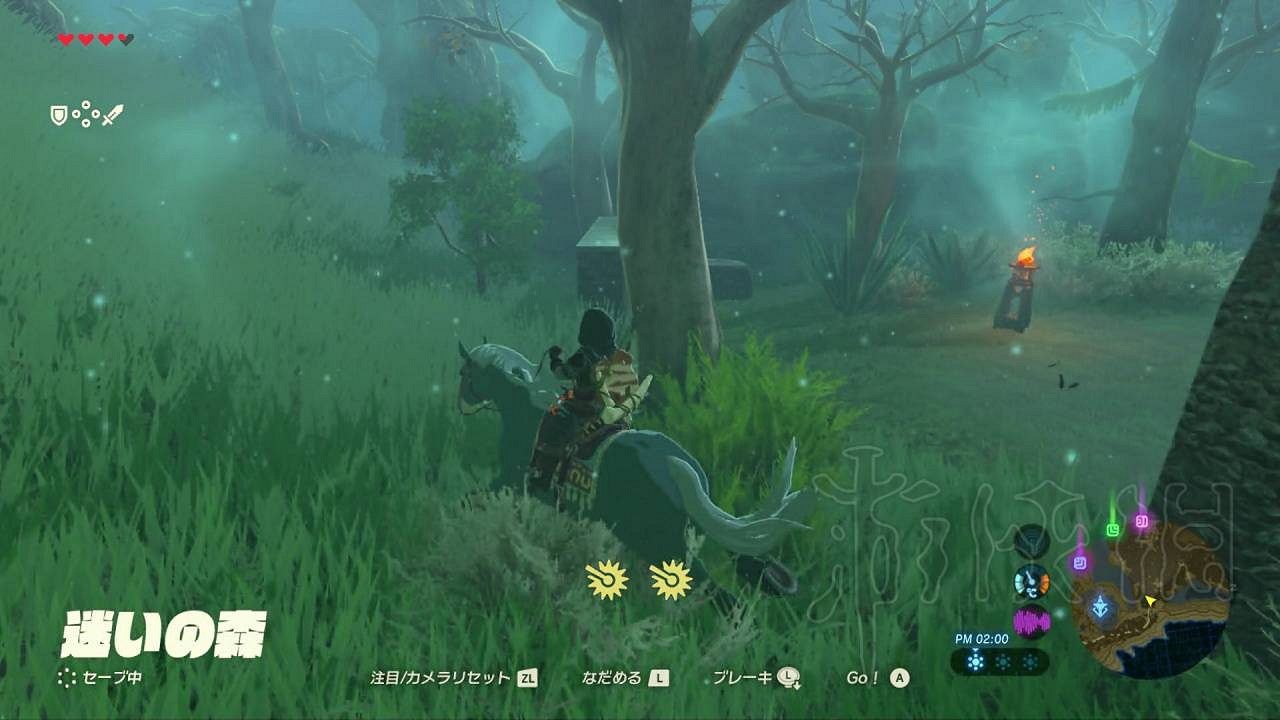Click the blue shrine icon on the minimap

coord(1101,605)
